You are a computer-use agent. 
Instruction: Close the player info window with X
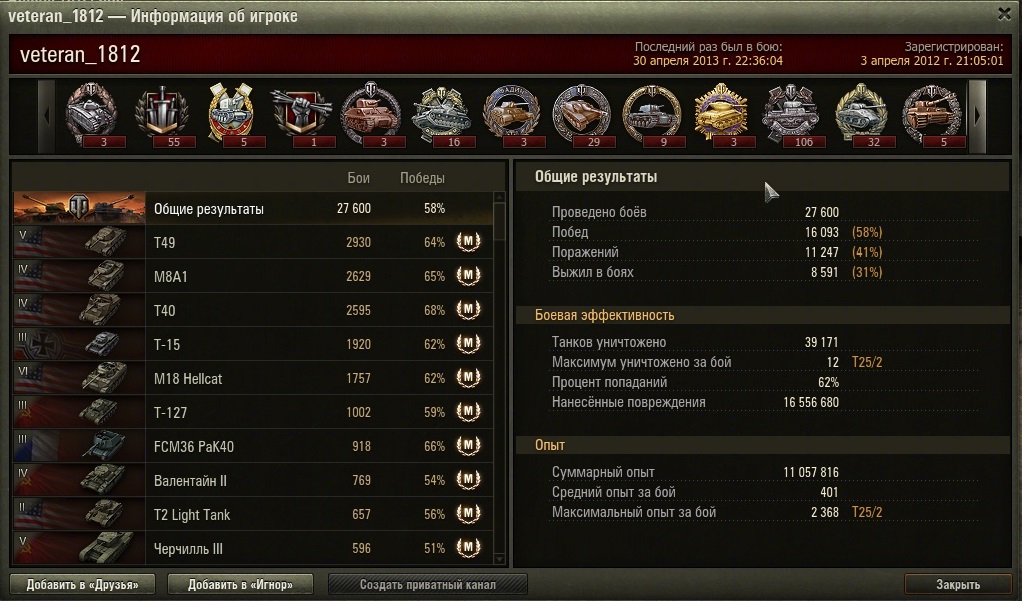click(x=1004, y=14)
